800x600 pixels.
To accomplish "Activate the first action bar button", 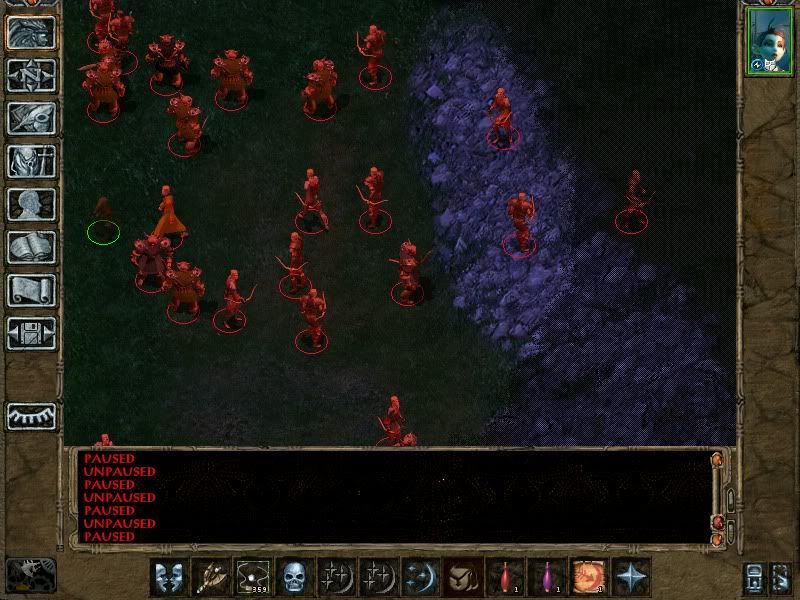I will tap(168, 577).
